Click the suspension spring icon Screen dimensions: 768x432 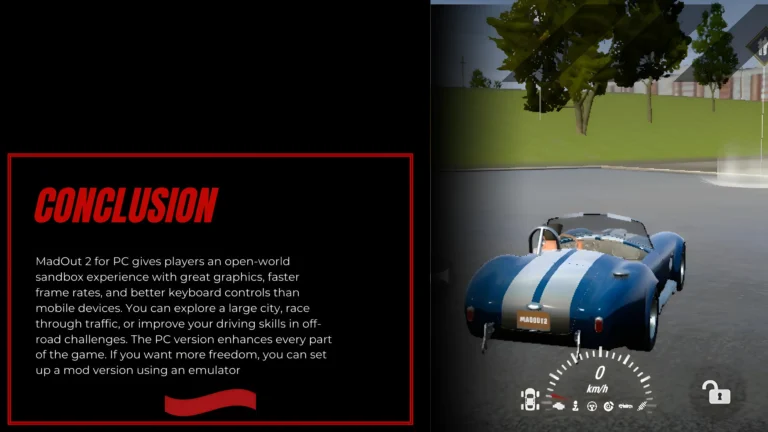(644, 406)
